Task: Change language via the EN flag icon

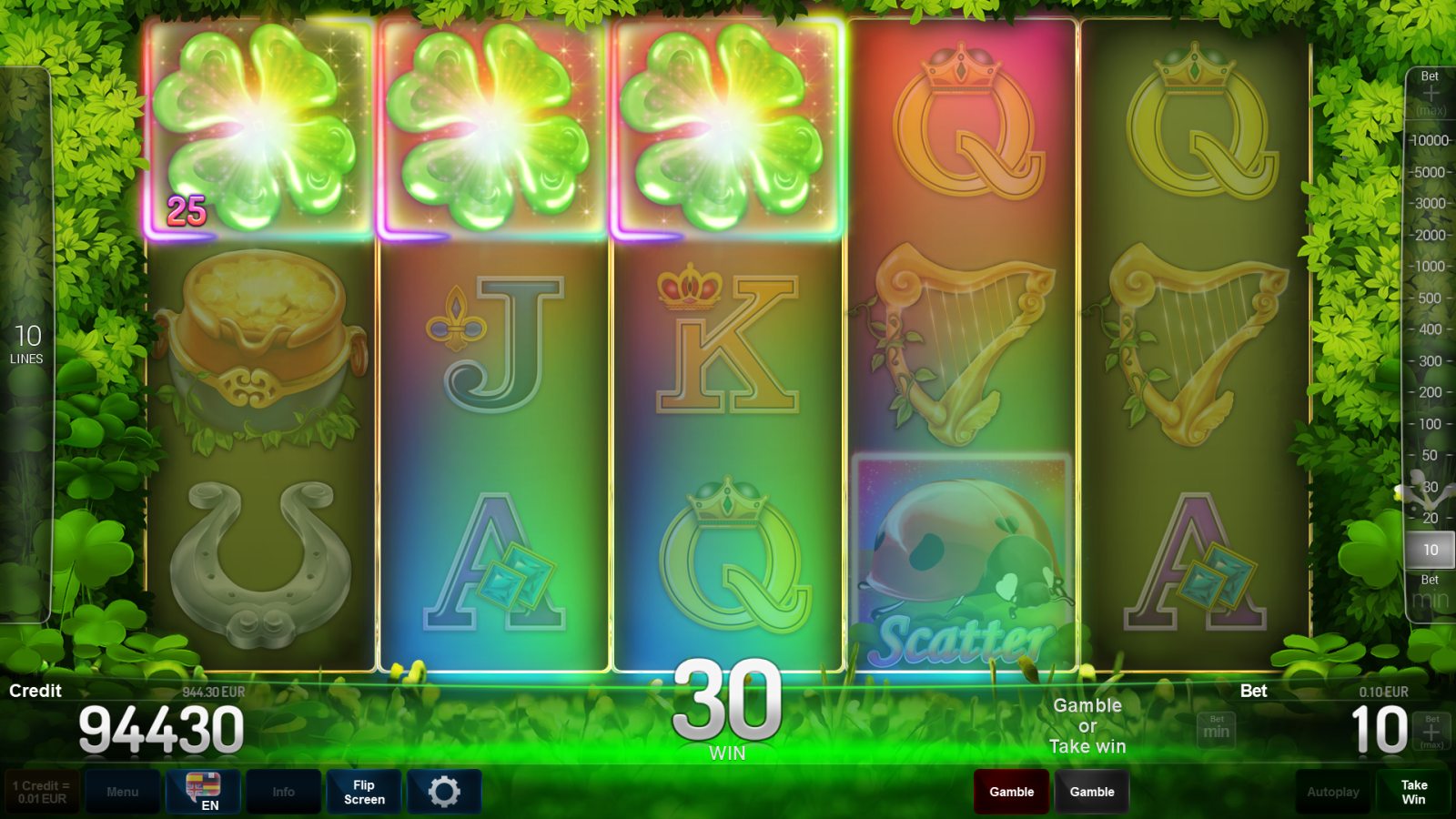Action: (202, 792)
